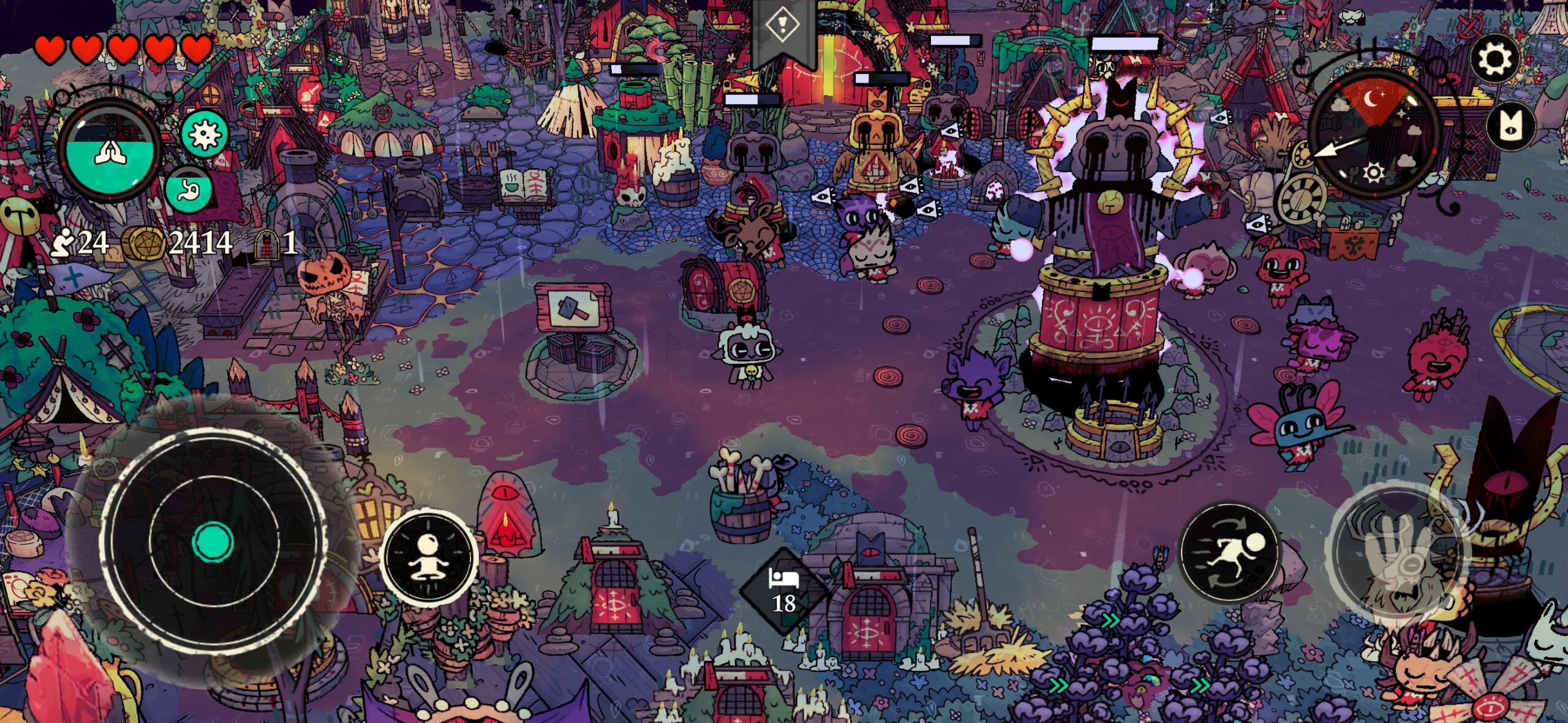Tap the teal spiky sickness icon
Image resolution: width=1568 pixels, height=723 pixels.
[x=205, y=133]
